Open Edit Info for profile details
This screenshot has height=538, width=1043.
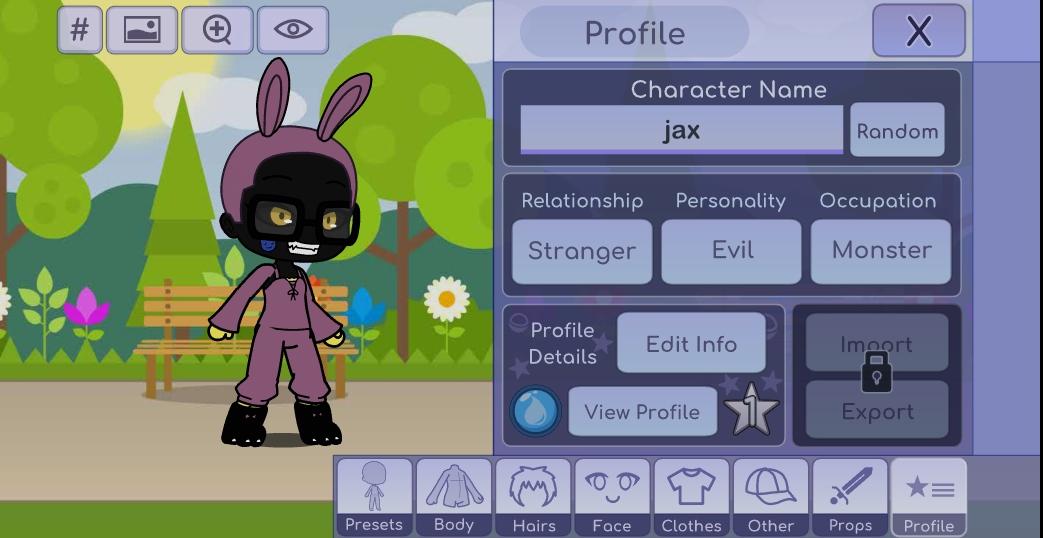691,343
